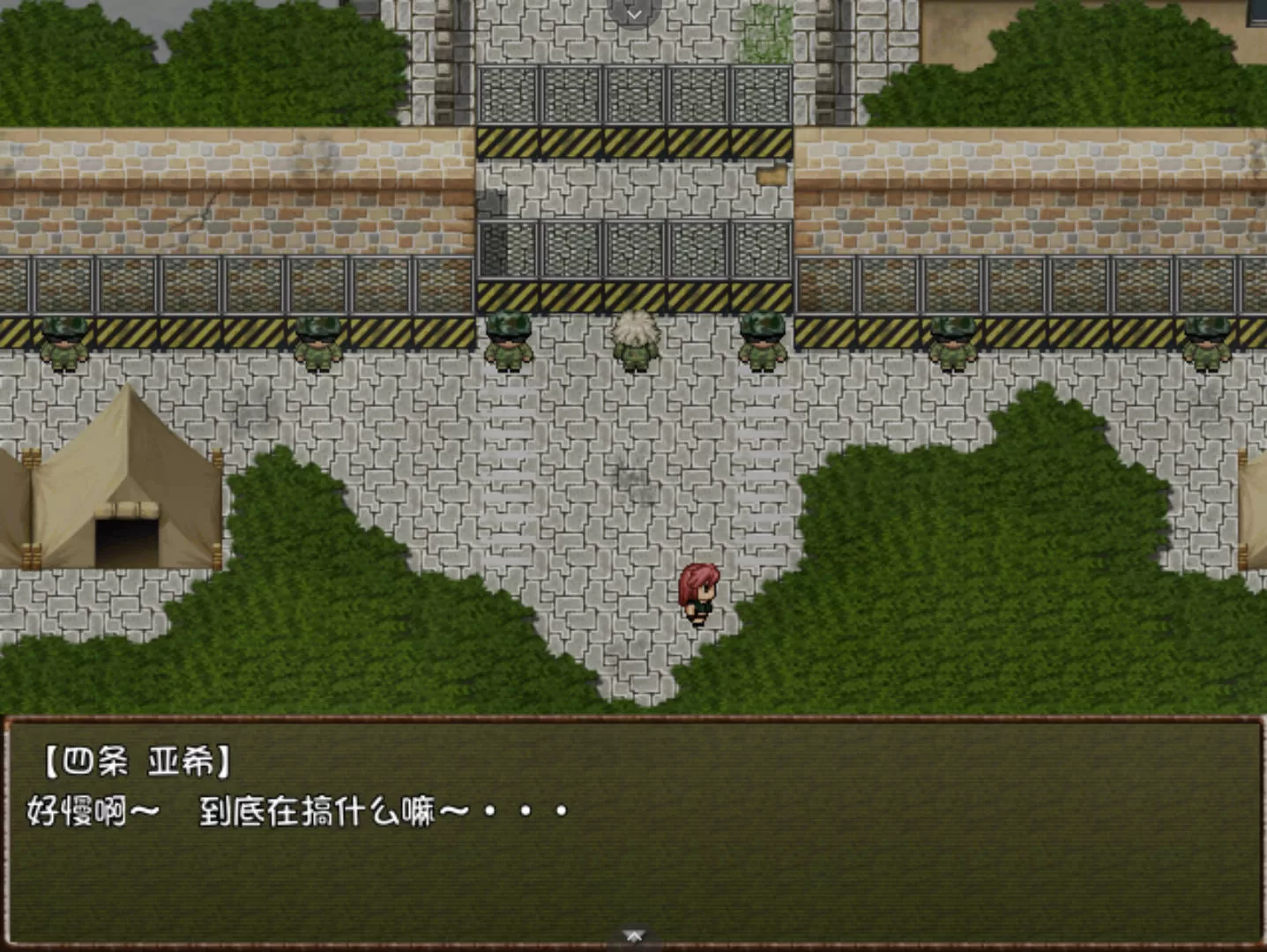The image size is (1267, 952).
Task: Toggle the downward destination indicator at top
Action: (633, 12)
